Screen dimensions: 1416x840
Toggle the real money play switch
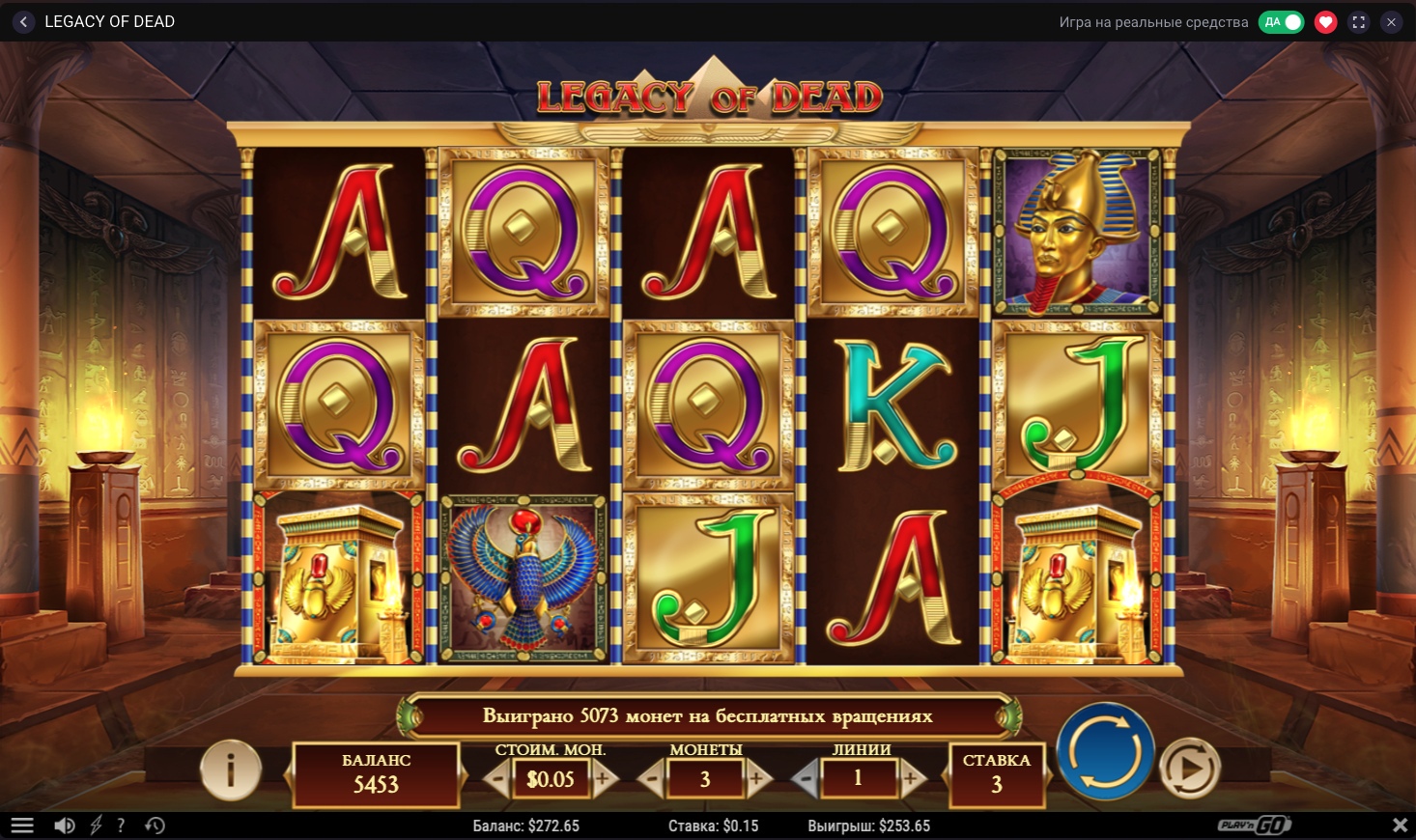pyautogui.click(x=1282, y=22)
